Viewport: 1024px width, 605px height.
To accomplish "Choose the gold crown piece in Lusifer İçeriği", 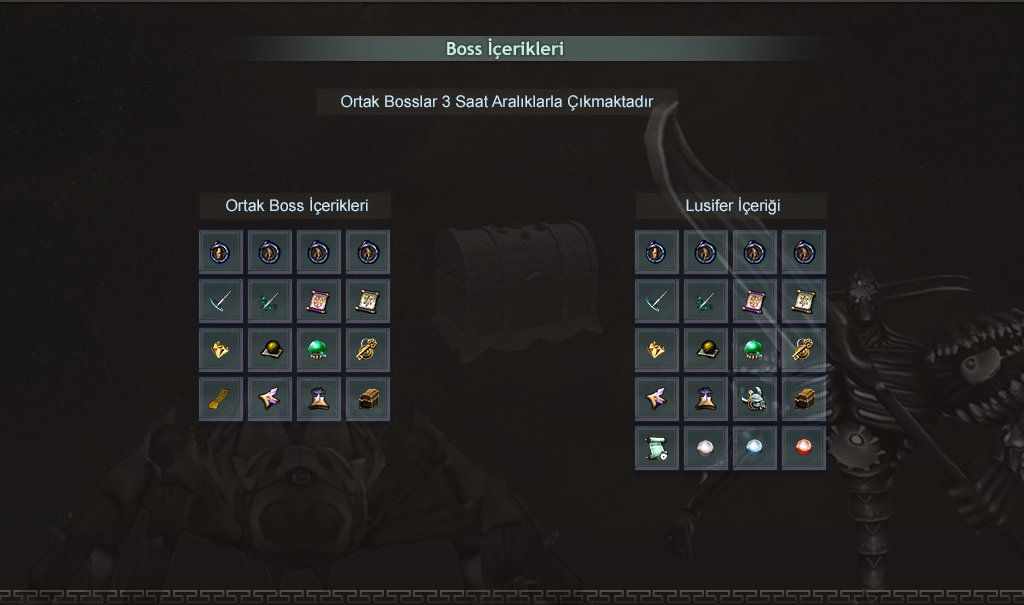I will point(657,350).
